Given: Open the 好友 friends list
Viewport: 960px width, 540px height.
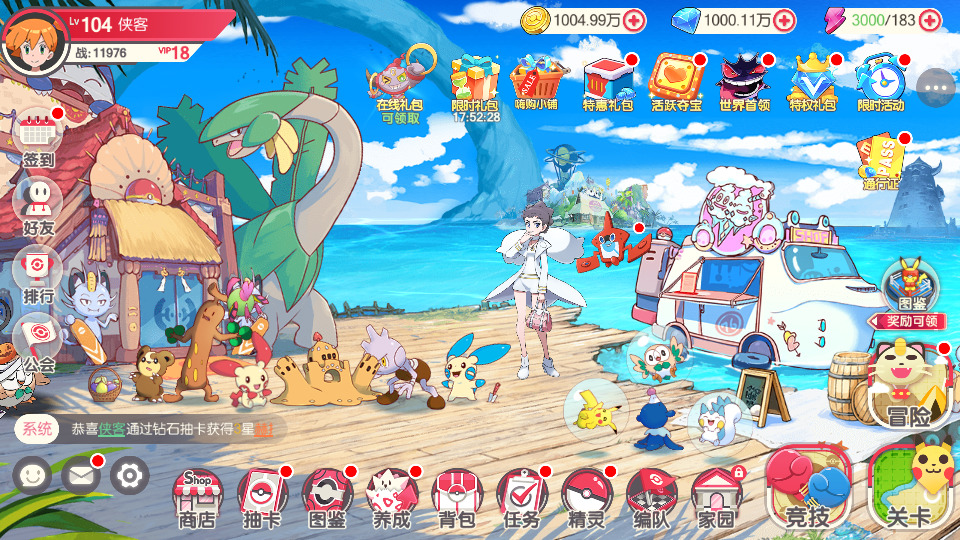Looking at the screenshot, I should tap(38, 206).
